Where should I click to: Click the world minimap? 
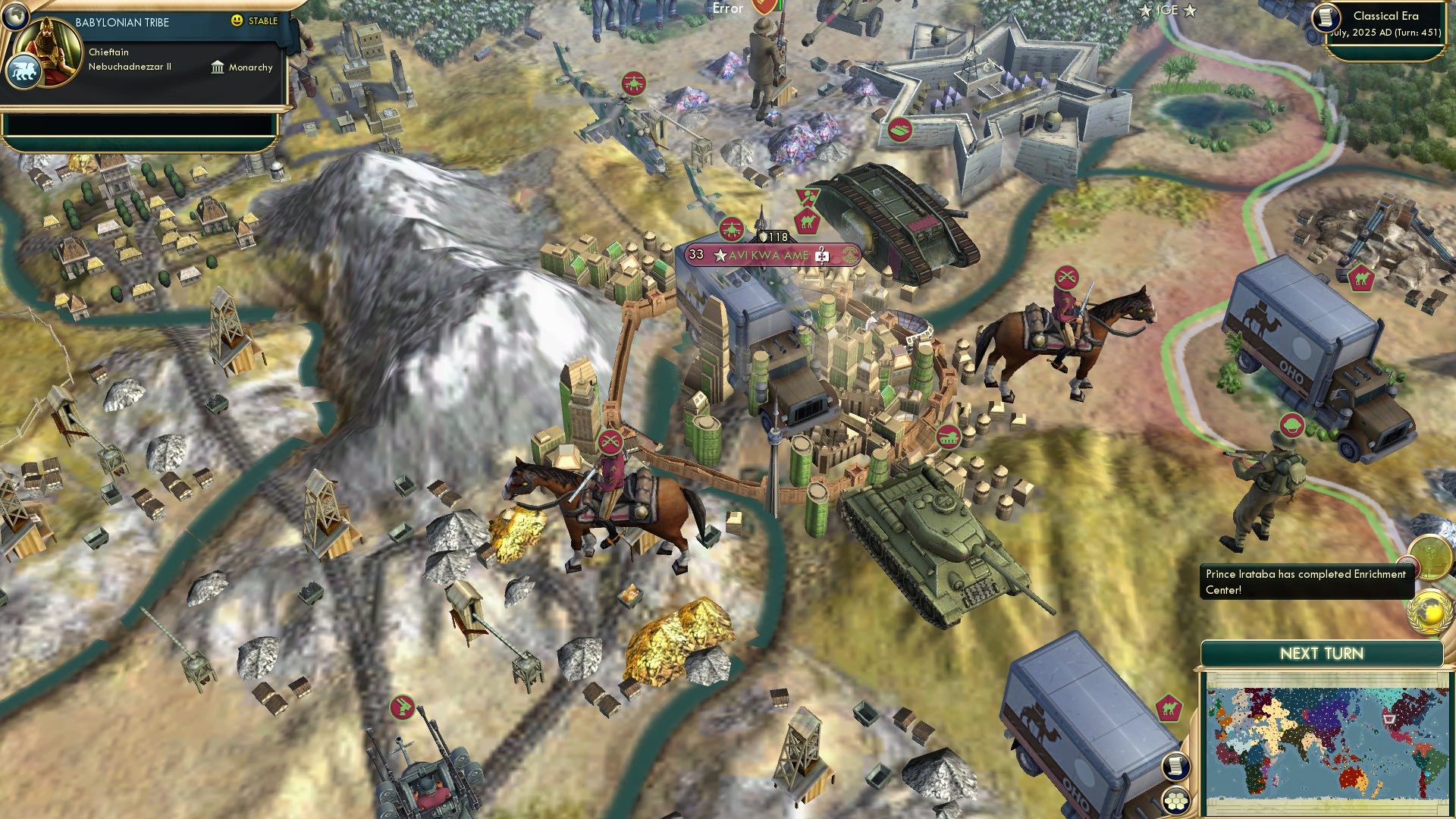click(1325, 743)
